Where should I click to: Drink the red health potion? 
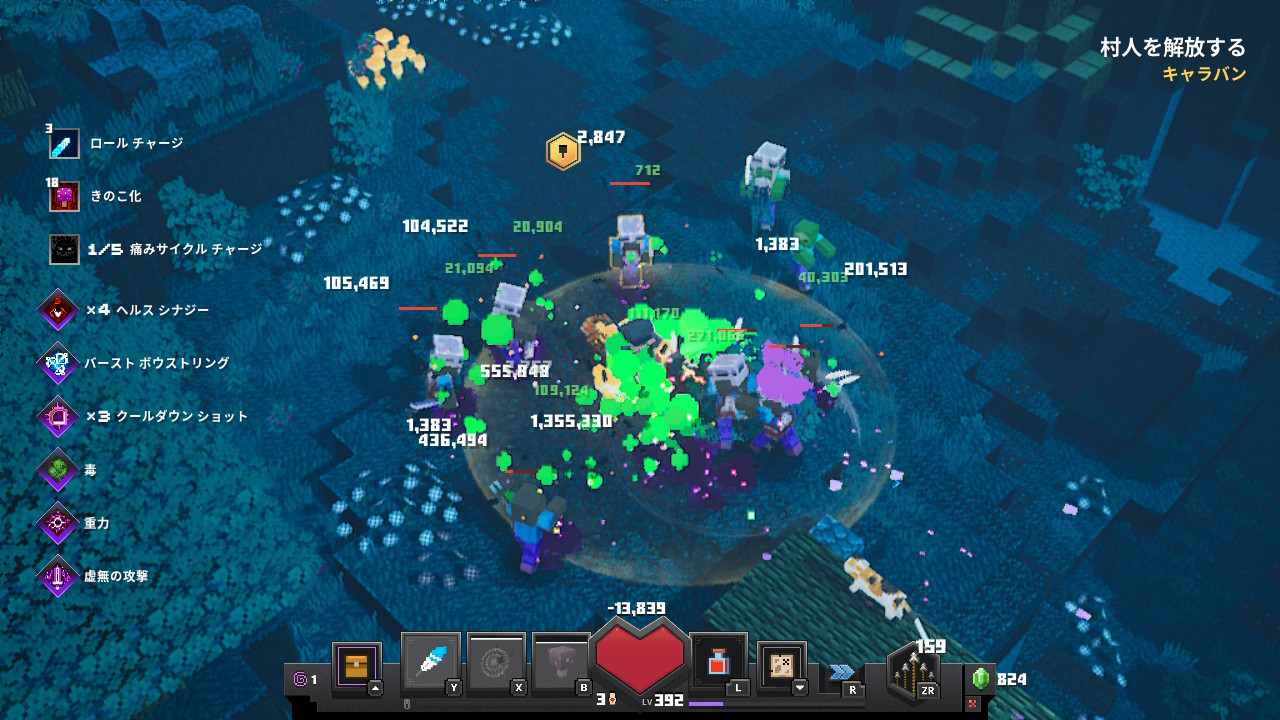pyautogui.click(x=718, y=661)
